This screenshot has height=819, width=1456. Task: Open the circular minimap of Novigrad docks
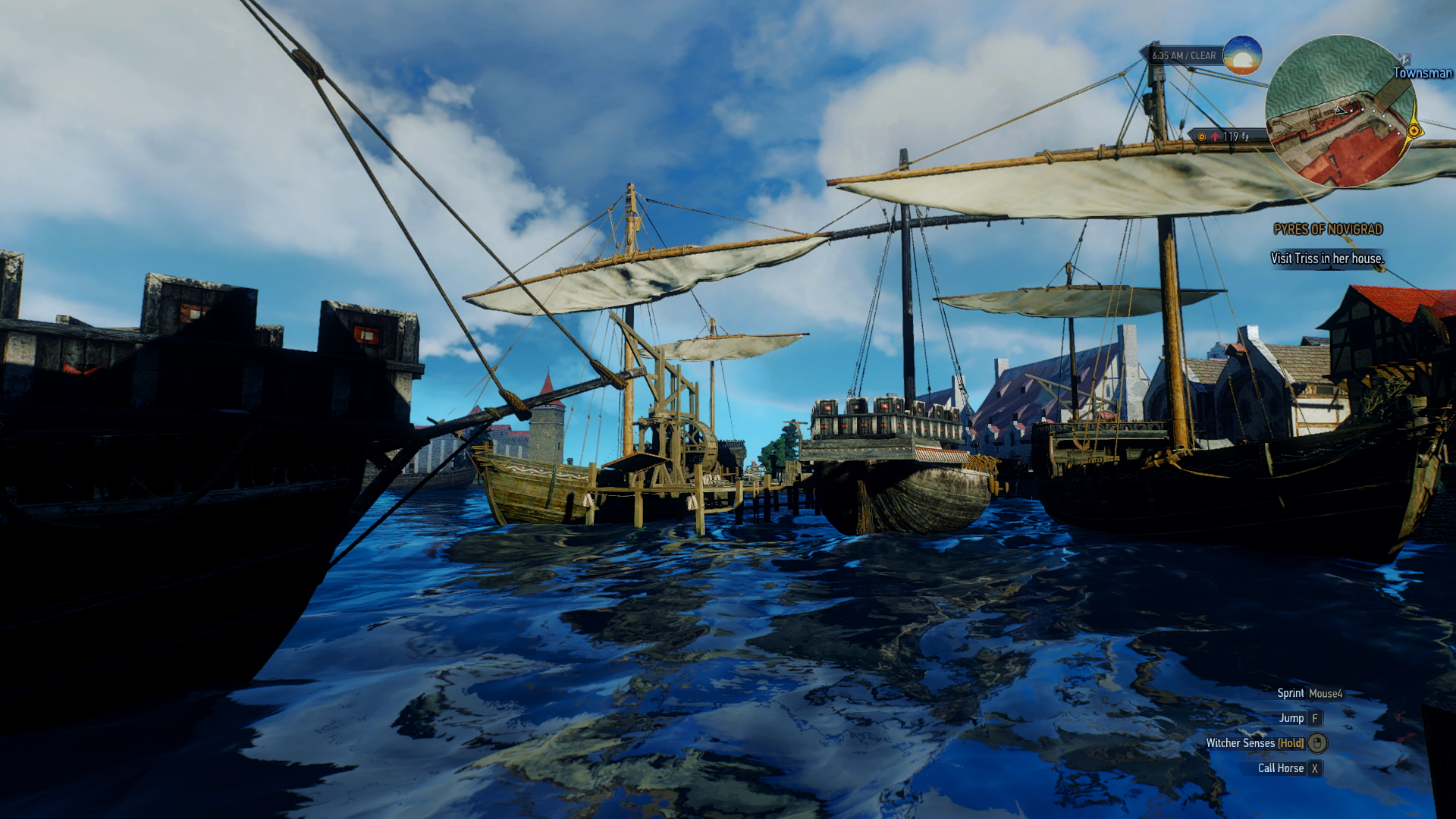[1339, 111]
